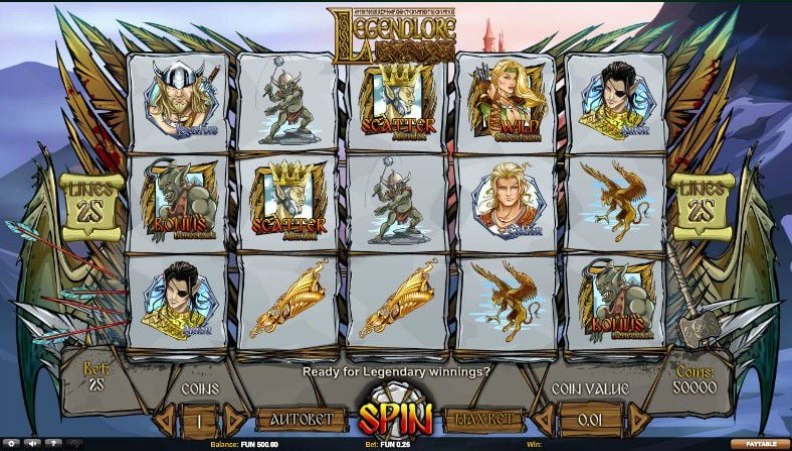Open the gear settings icon
The height and width of the screenshot is (451, 792).
[x=12, y=443]
